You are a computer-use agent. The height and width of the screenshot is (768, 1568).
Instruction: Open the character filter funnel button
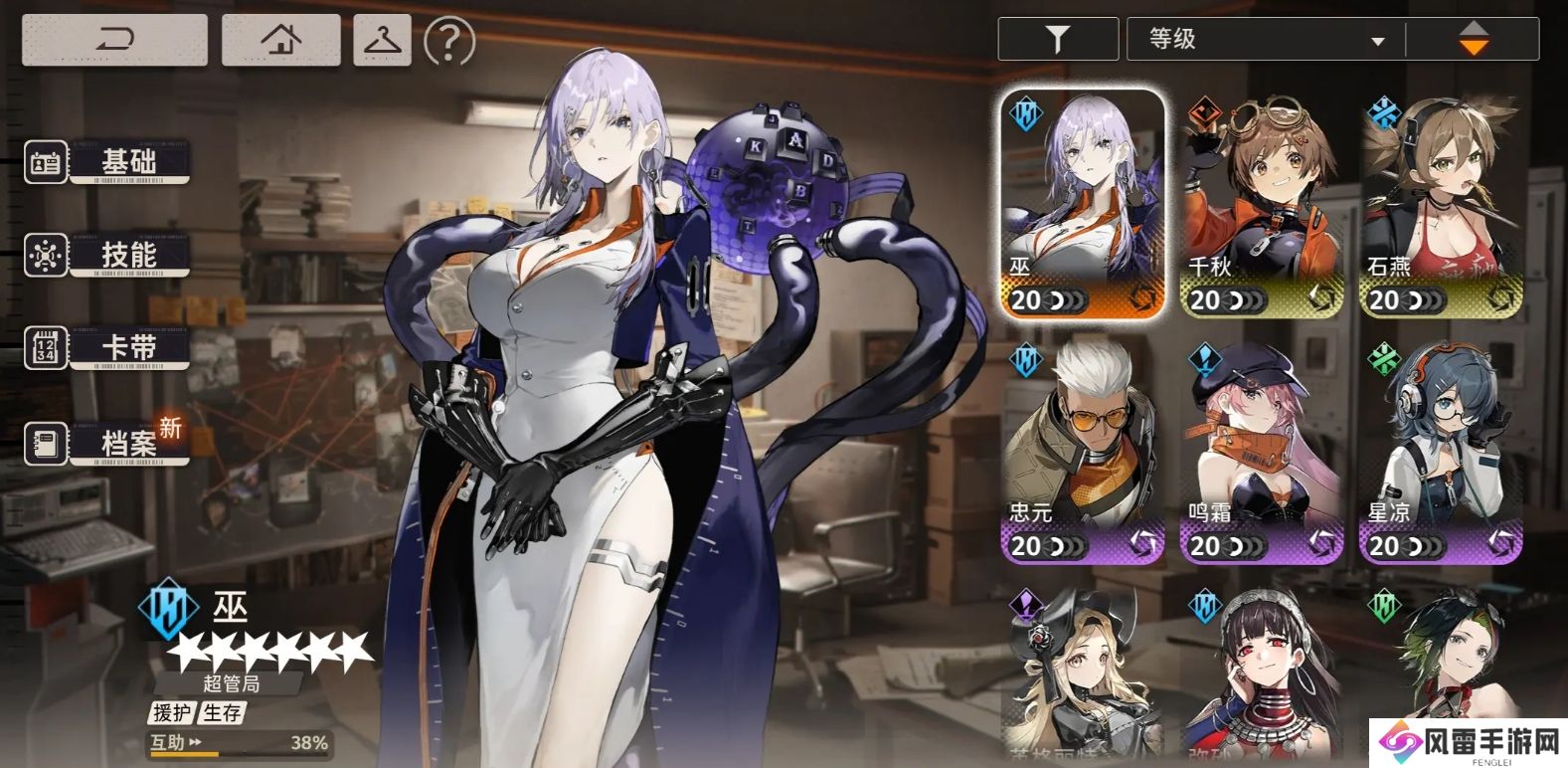tap(1058, 39)
